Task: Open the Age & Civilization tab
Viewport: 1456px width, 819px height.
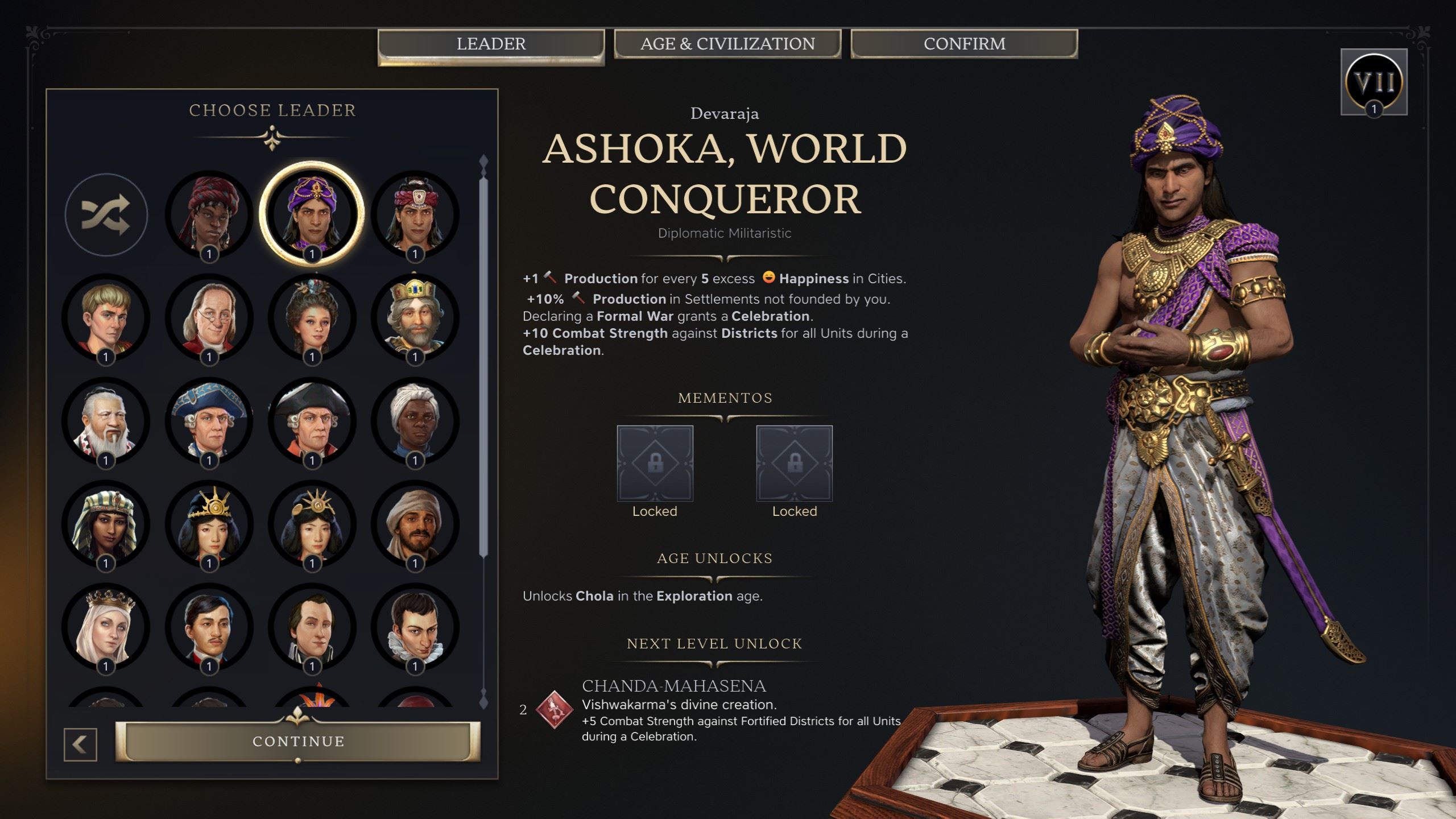Action: click(x=727, y=44)
